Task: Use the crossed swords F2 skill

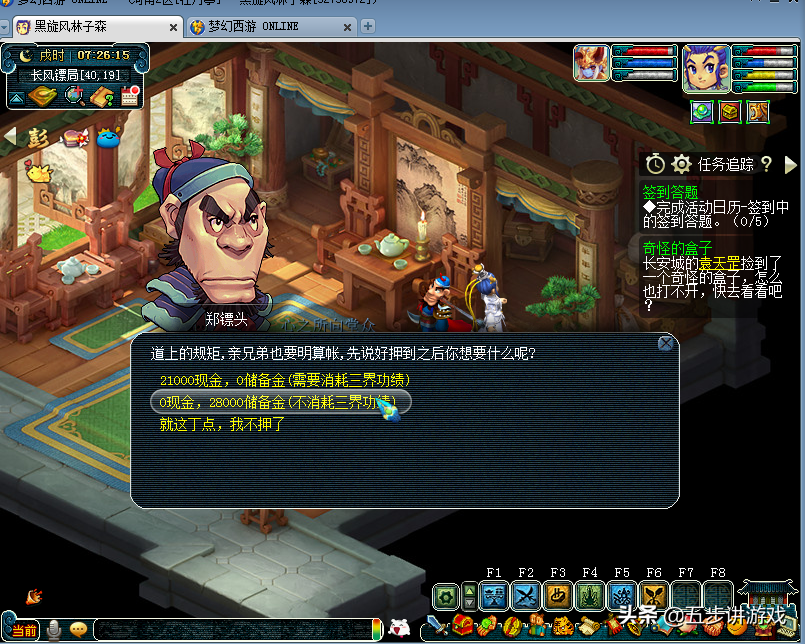Action: click(526, 597)
